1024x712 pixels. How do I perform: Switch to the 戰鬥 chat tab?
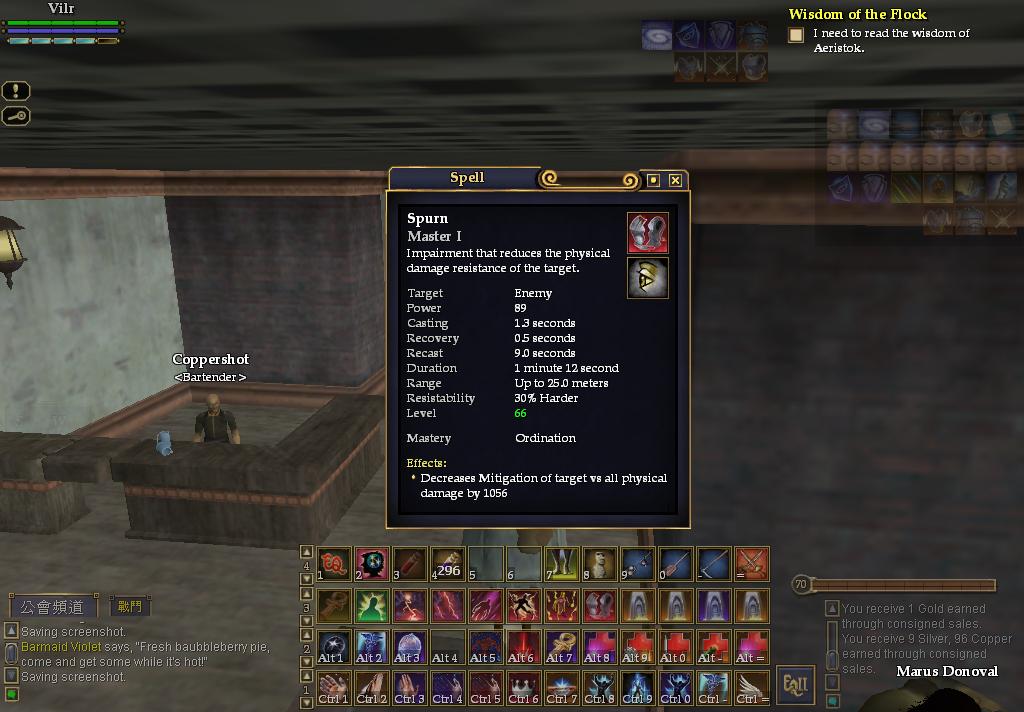point(130,606)
